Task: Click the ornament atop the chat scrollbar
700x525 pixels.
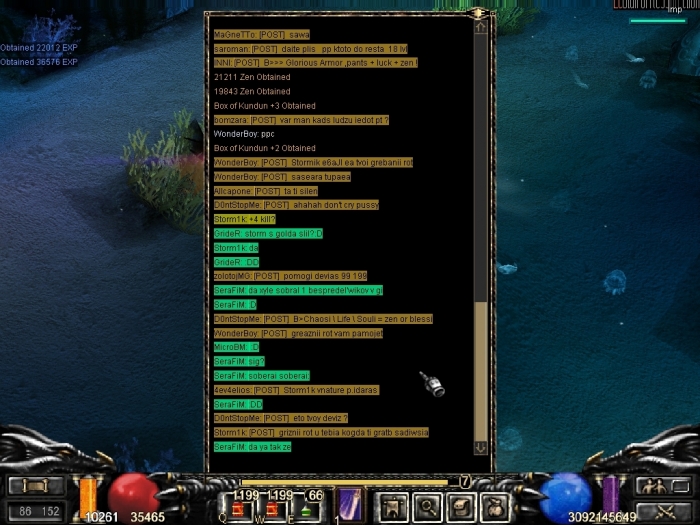Action: click(x=480, y=13)
